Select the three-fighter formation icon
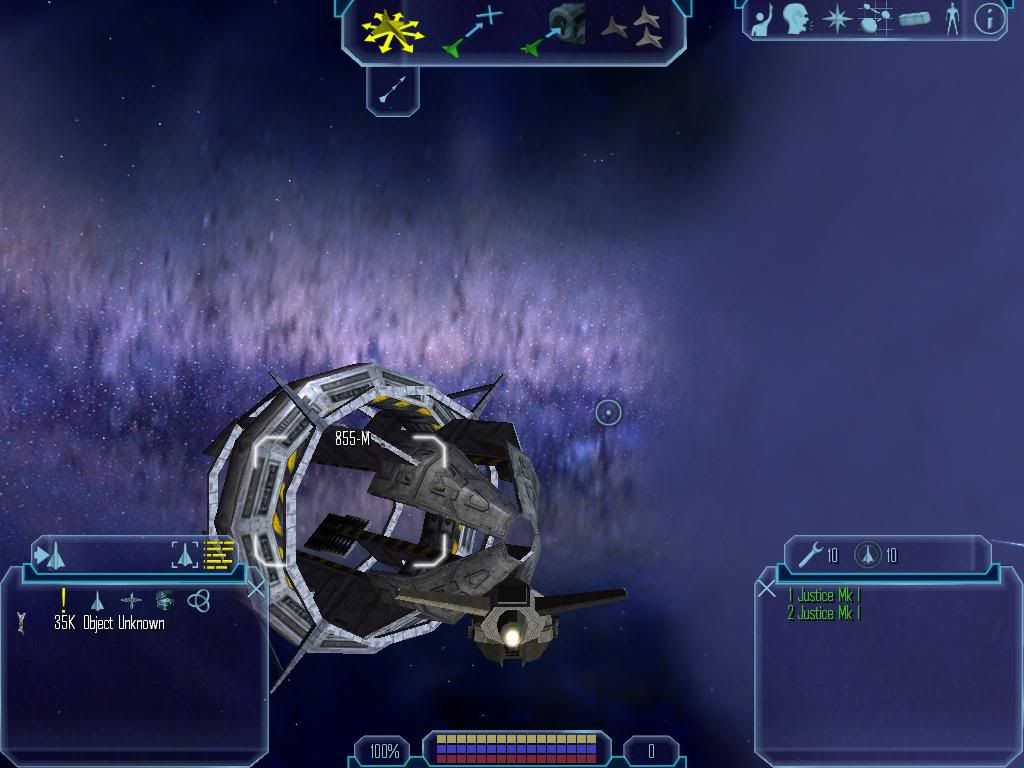This screenshot has height=768, width=1024. [633, 30]
